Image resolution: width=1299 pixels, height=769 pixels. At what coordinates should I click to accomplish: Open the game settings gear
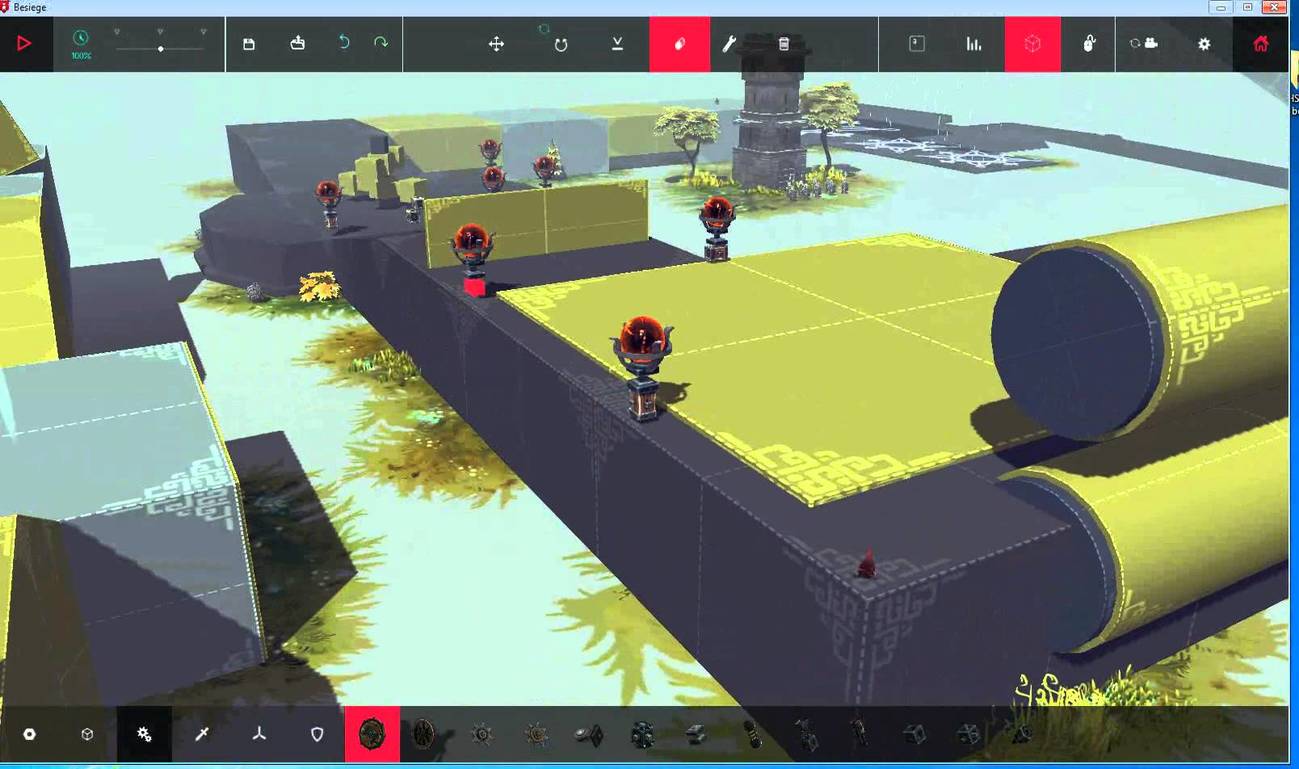1203,44
